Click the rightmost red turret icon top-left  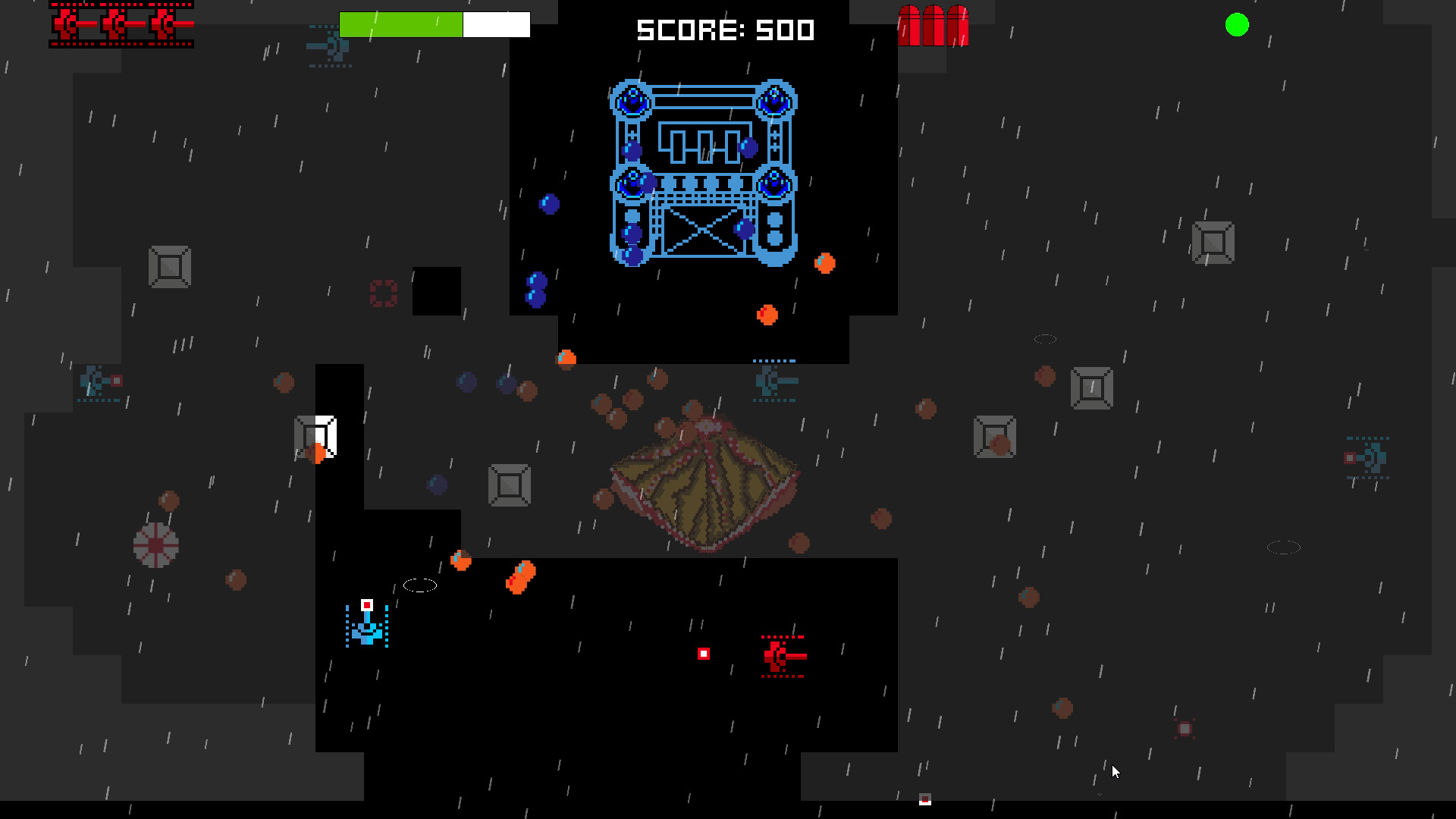pyautogui.click(x=162, y=24)
